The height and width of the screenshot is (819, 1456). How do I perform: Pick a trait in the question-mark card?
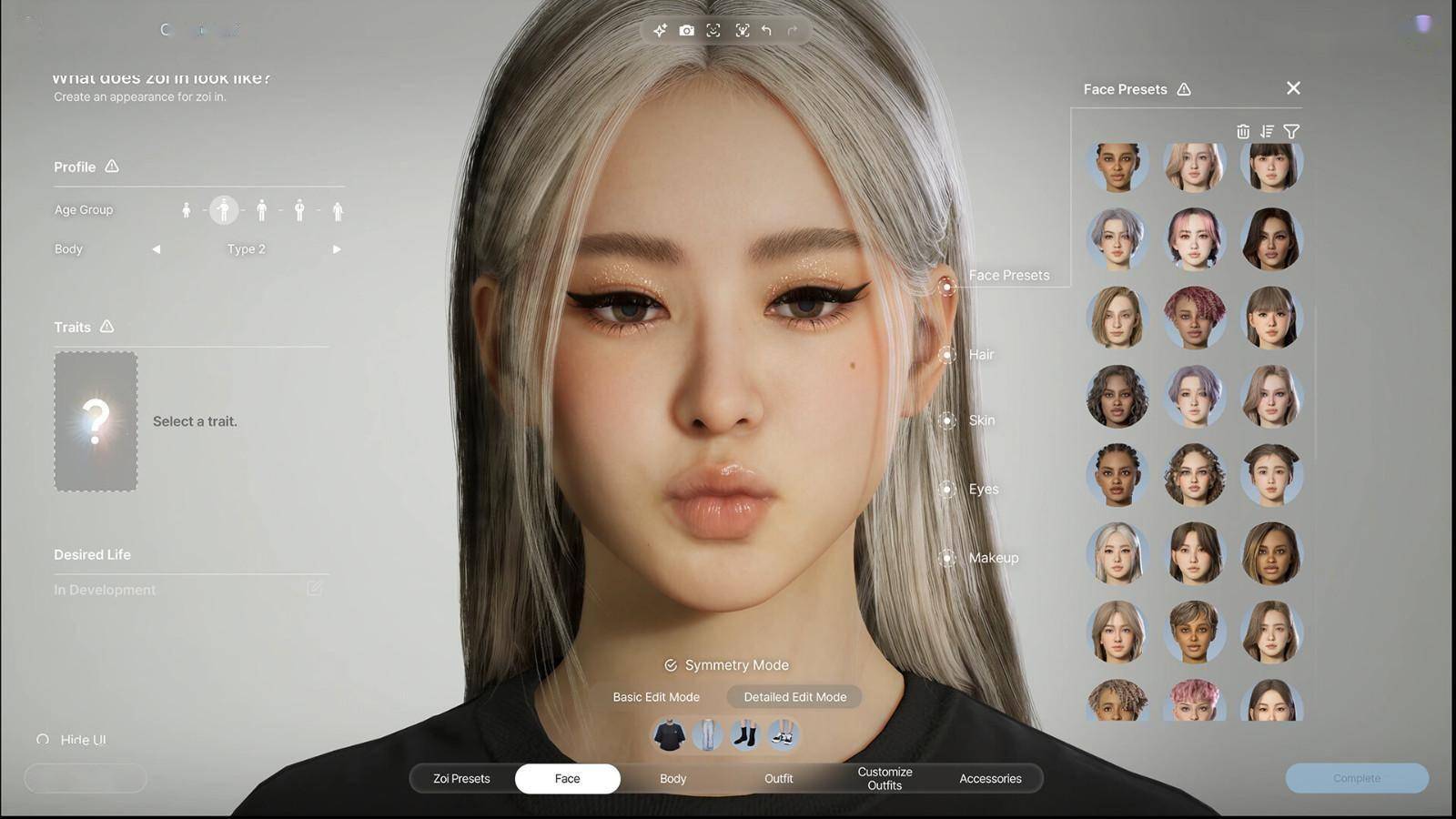tap(96, 421)
